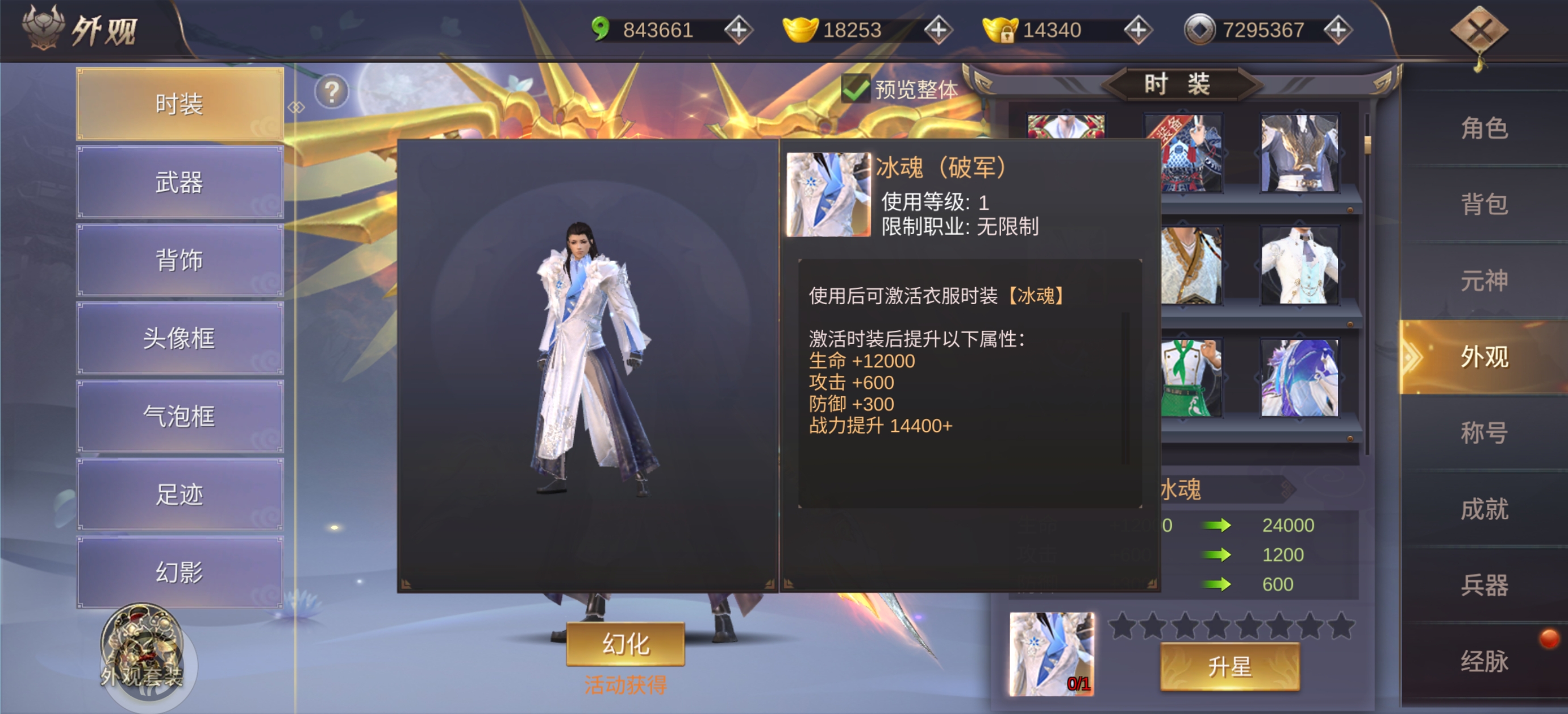
Task: Open the 背包 side menu
Action: tap(1484, 204)
